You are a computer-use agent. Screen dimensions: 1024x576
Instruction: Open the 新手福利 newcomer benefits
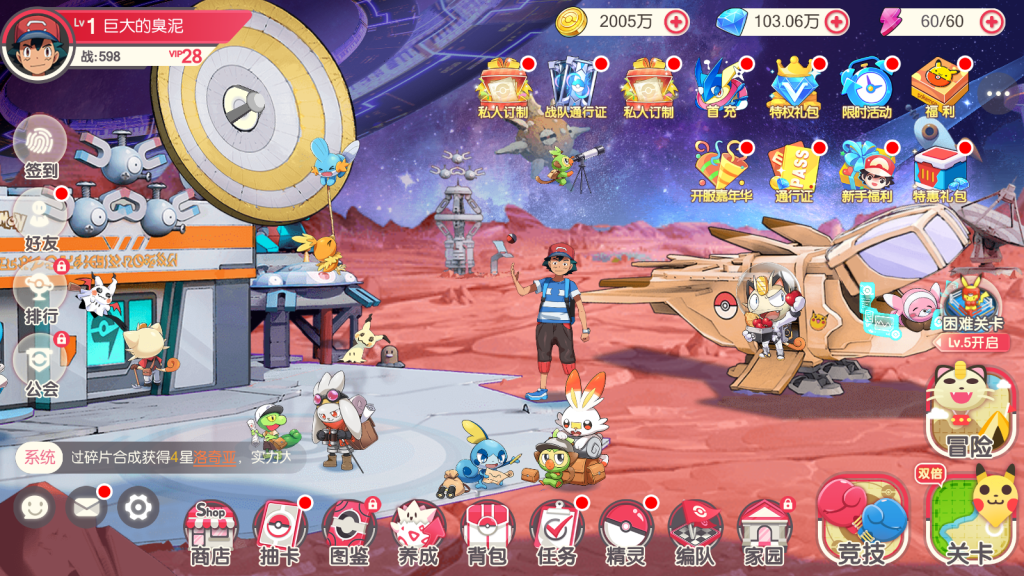click(x=866, y=172)
